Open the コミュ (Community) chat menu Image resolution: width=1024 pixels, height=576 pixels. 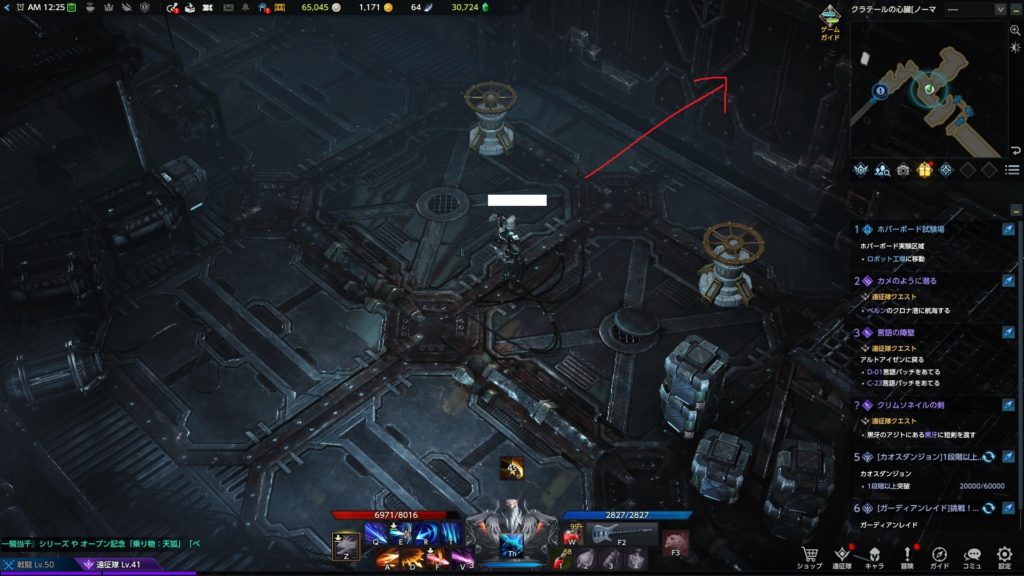pos(972,556)
